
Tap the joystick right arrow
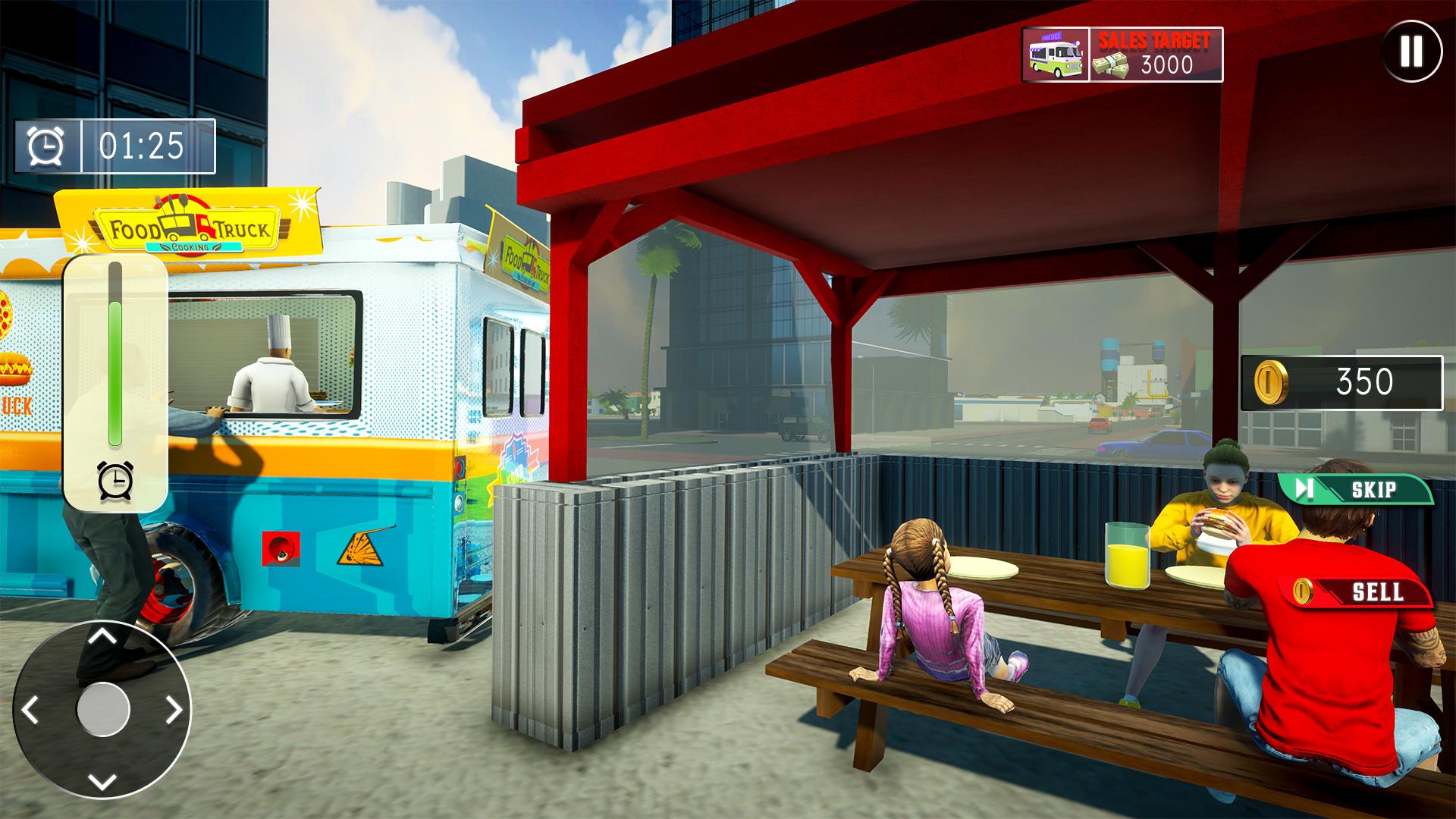(174, 710)
